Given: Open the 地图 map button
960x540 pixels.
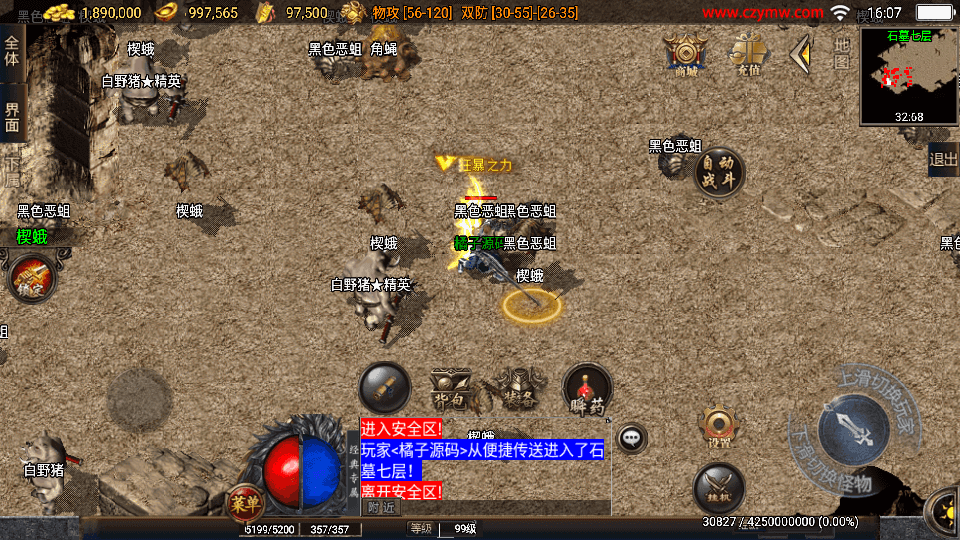Looking at the screenshot, I should pyautogui.click(x=842, y=54).
